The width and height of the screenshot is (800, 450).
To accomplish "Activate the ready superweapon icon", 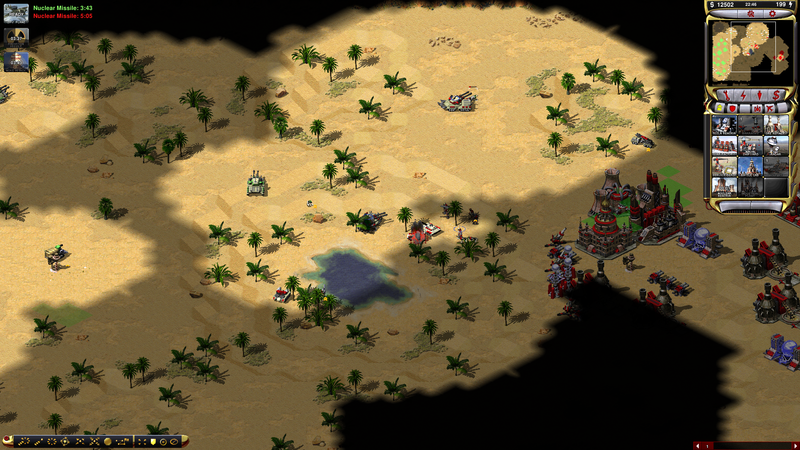I will (x=16, y=12).
